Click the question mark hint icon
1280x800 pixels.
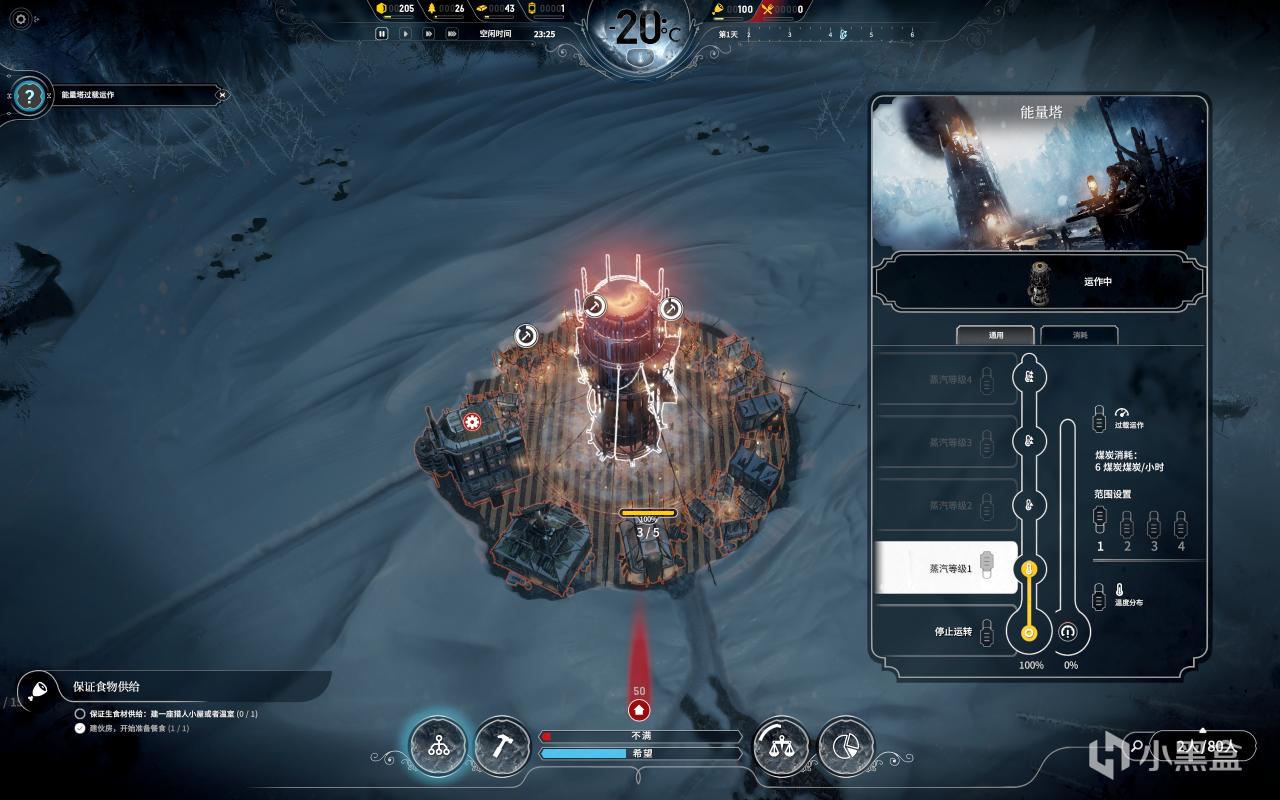(30, 96)
